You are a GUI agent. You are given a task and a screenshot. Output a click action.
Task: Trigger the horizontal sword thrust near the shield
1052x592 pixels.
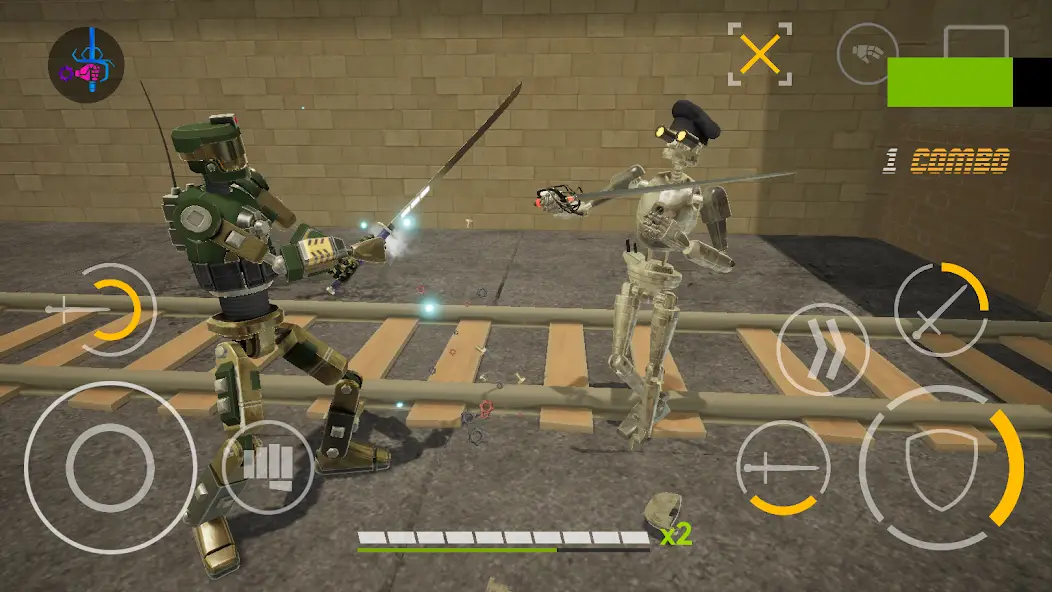click(783, 467)
